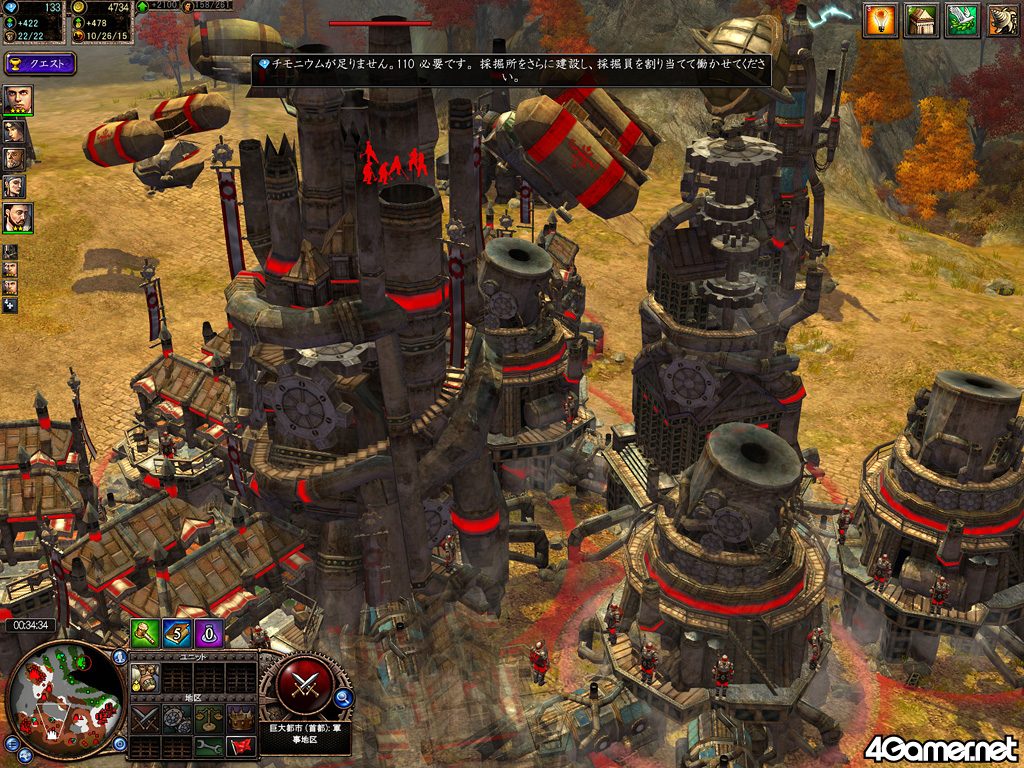The image size is (1024, 768).
Task: Train the caravan unit with money sack
Action: click(x=145, y=677)
